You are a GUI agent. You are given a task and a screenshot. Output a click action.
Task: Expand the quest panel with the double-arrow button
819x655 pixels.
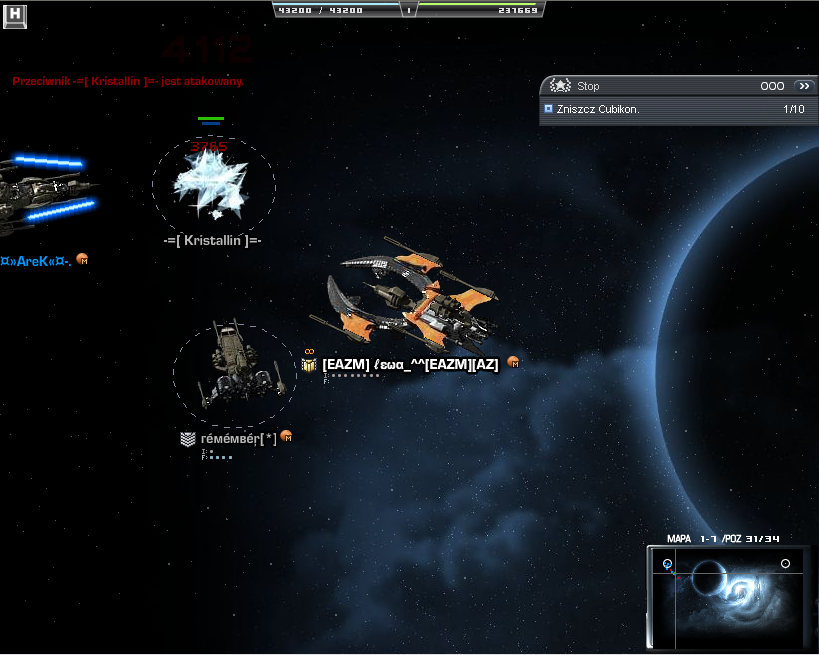(803, 86)
